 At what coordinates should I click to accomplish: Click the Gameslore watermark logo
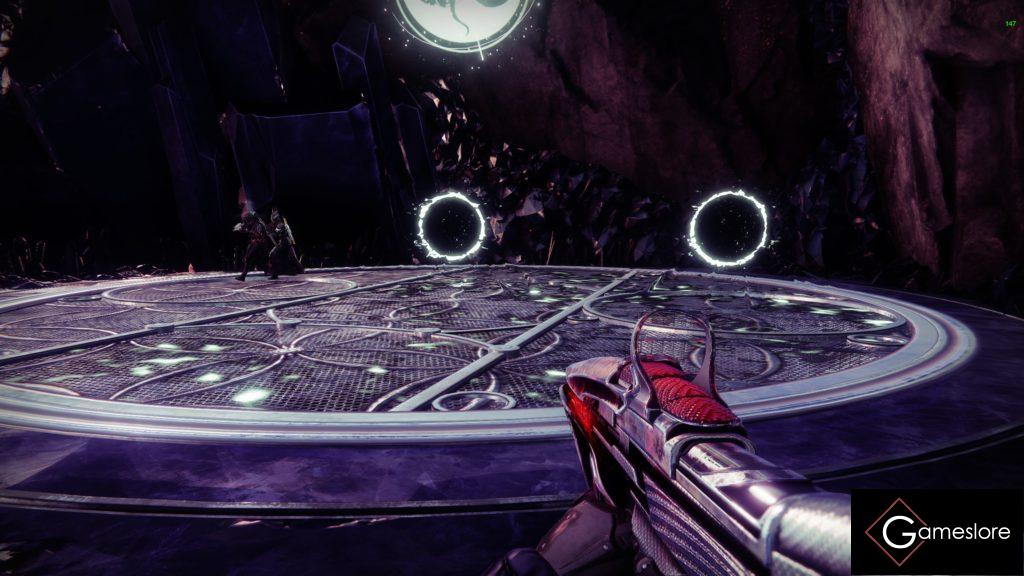[937, 532]
